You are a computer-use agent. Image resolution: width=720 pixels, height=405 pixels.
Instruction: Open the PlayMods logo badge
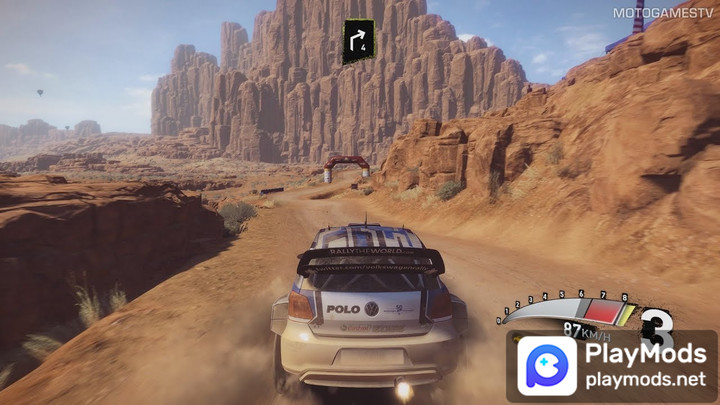[546, 366]
